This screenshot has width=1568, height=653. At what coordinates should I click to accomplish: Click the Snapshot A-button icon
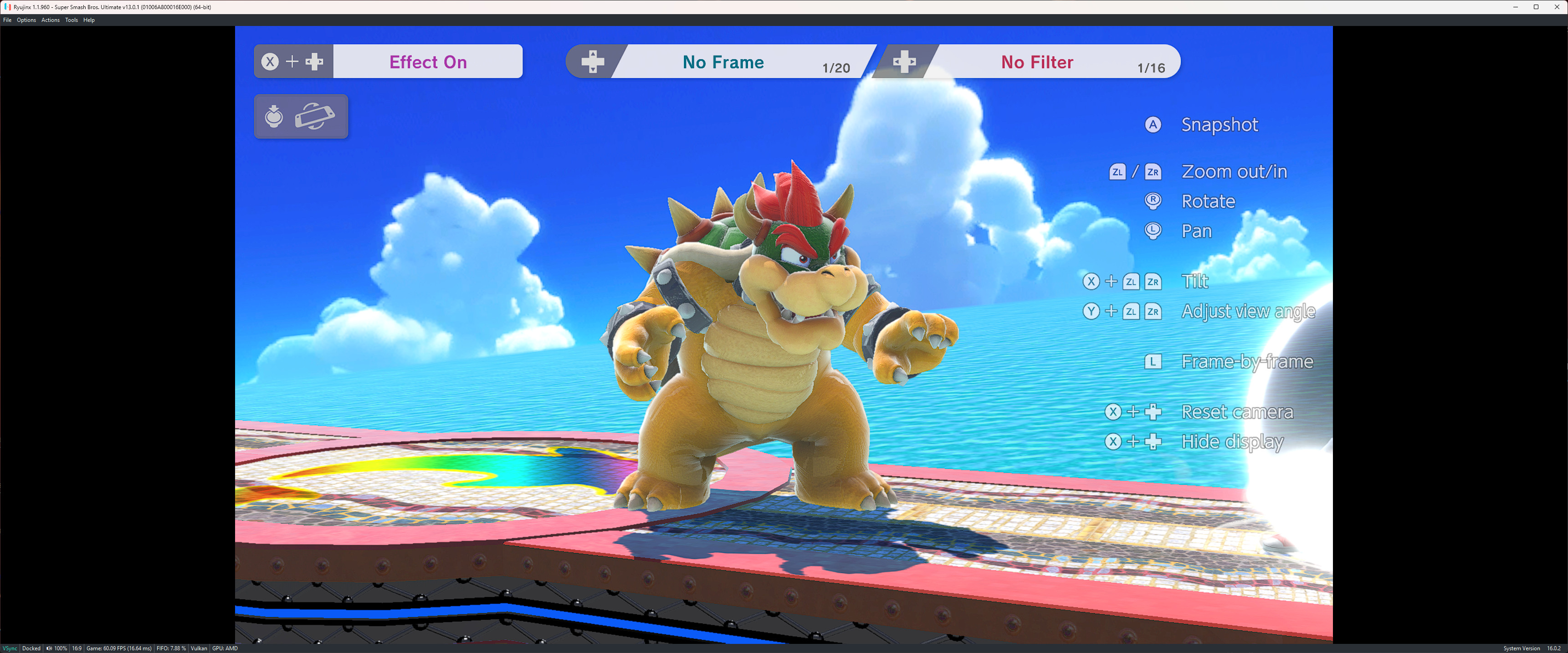point(1153,125)
